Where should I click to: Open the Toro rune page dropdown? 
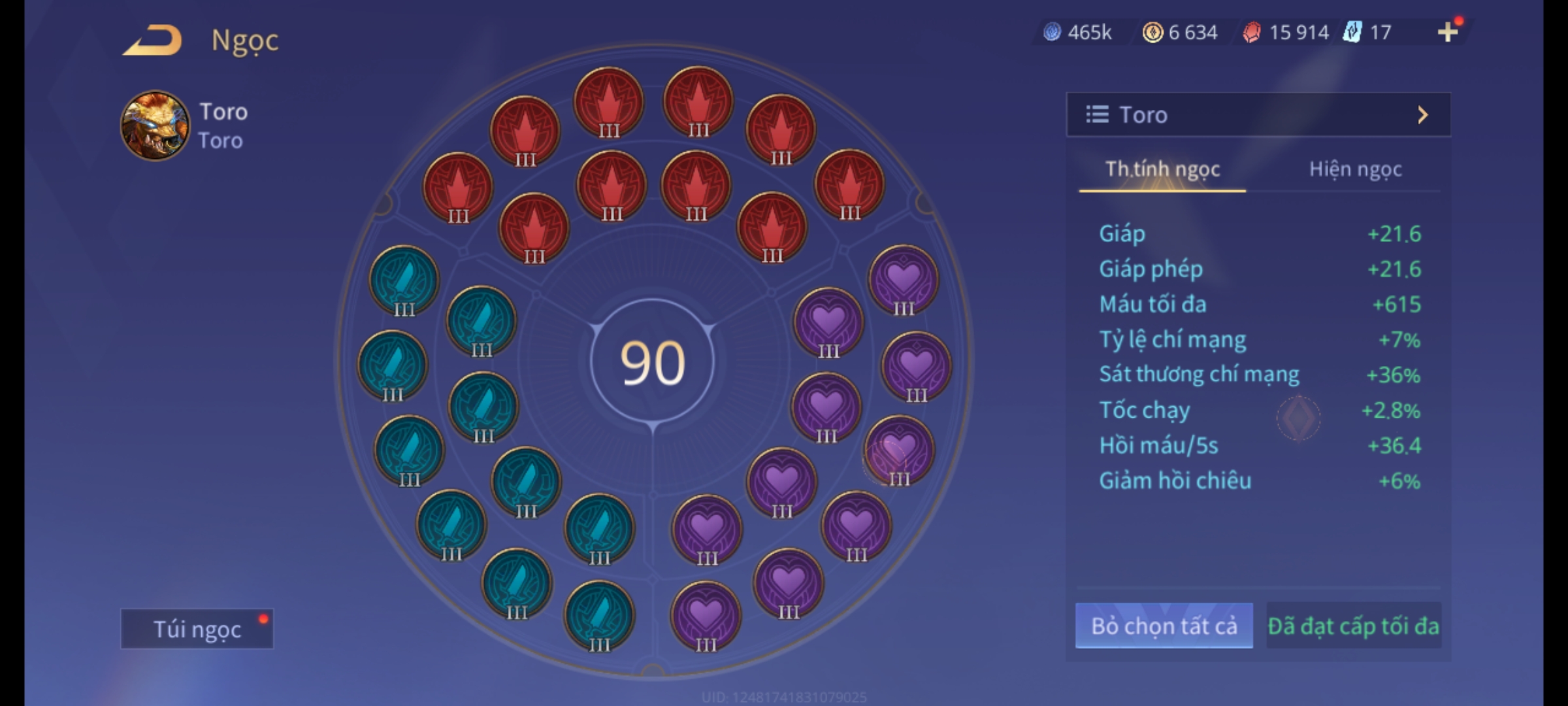click(x=1258, y=115)
